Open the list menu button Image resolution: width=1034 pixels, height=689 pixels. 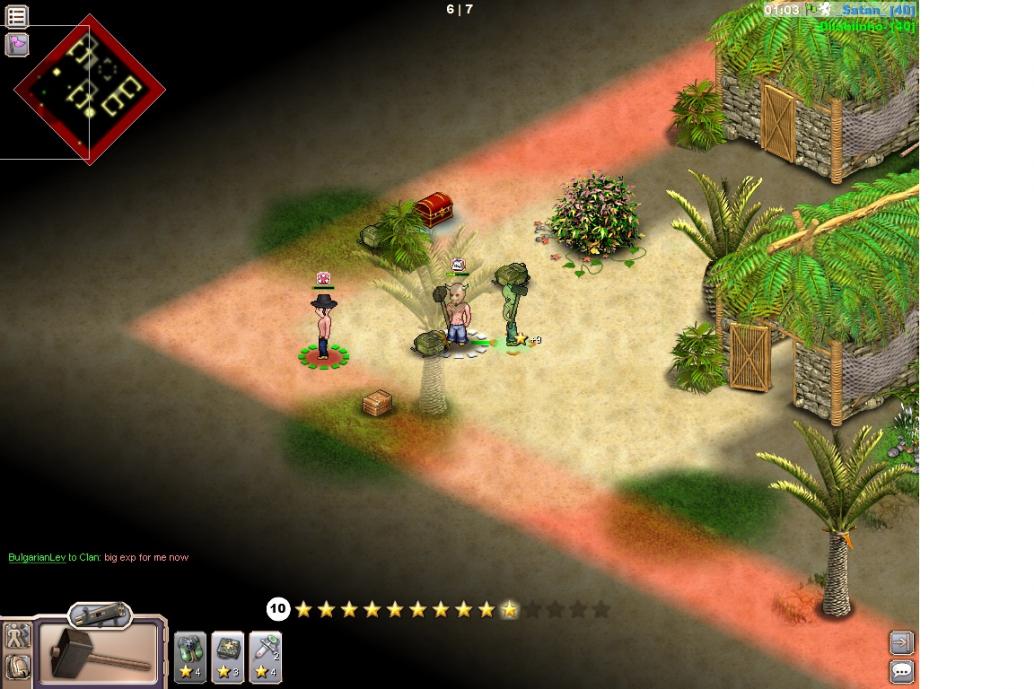coord(17,16)
